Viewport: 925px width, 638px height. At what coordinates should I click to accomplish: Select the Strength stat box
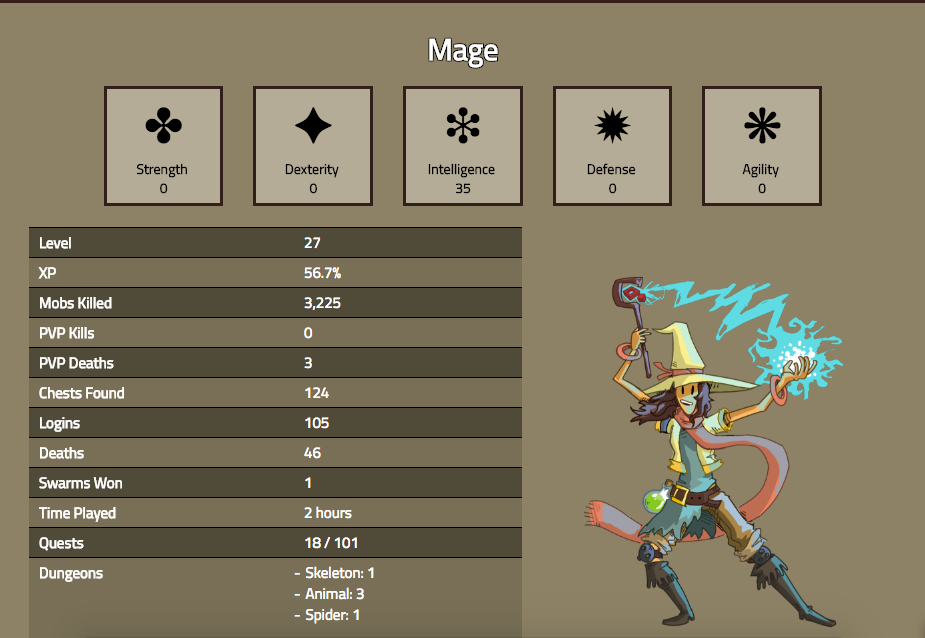click(x=163, y=146)
